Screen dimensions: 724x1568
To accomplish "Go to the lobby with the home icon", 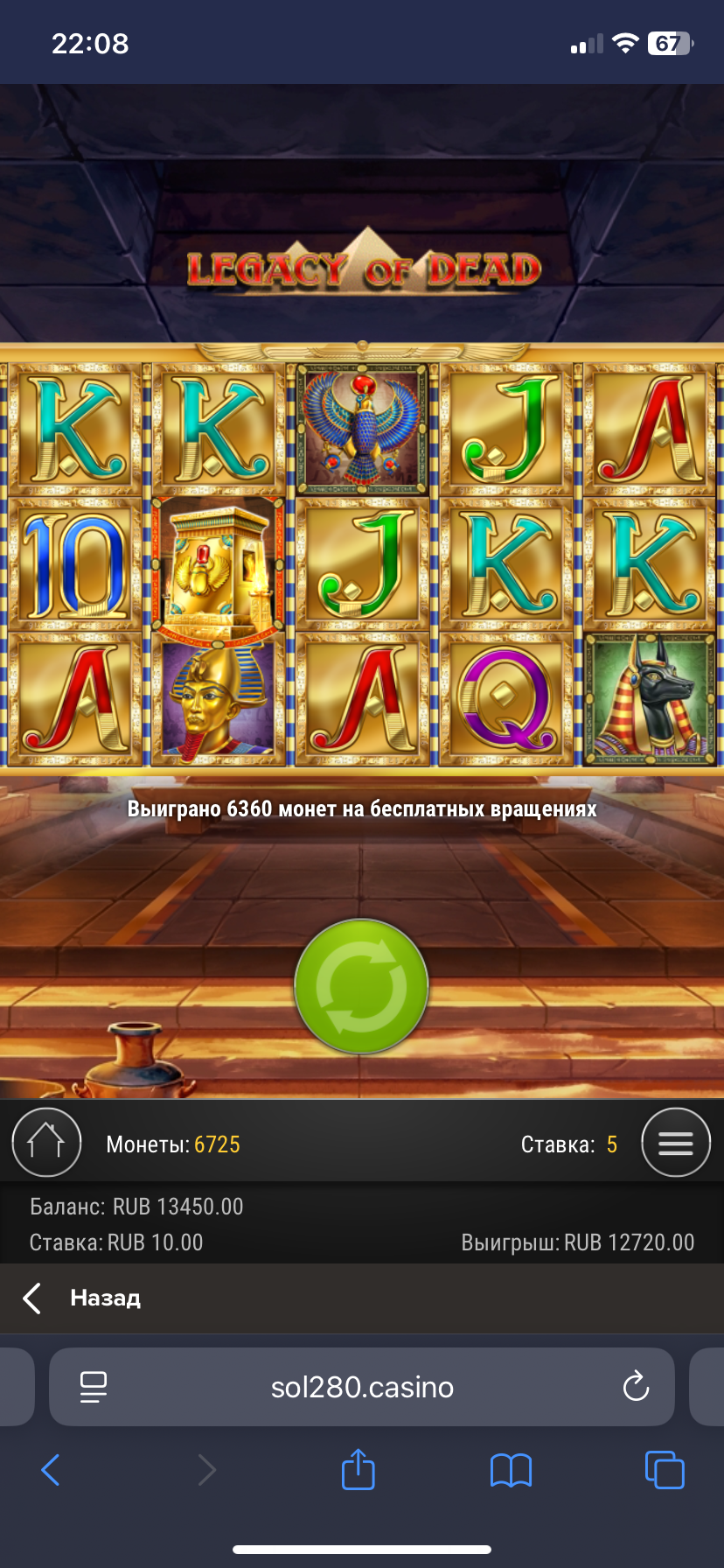I will 46,1143.
